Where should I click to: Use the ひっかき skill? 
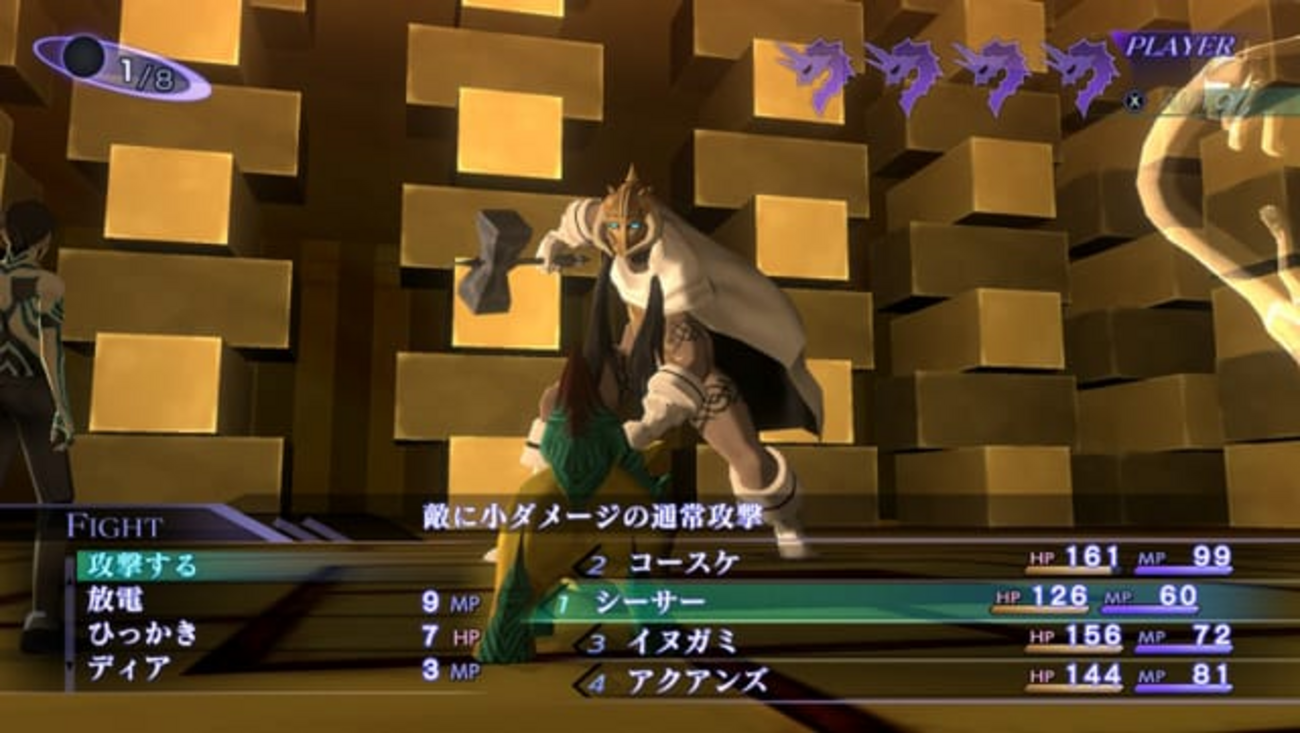pyautogui.click(x=143, y=634)
